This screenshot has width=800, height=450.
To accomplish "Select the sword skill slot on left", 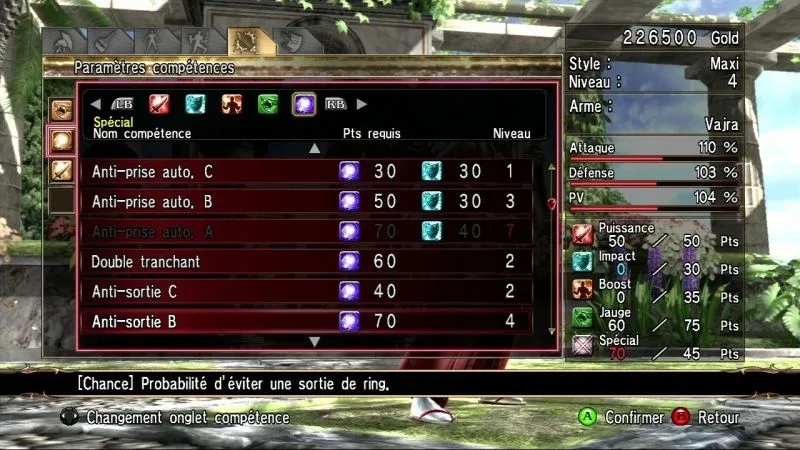I will point(61,170).
